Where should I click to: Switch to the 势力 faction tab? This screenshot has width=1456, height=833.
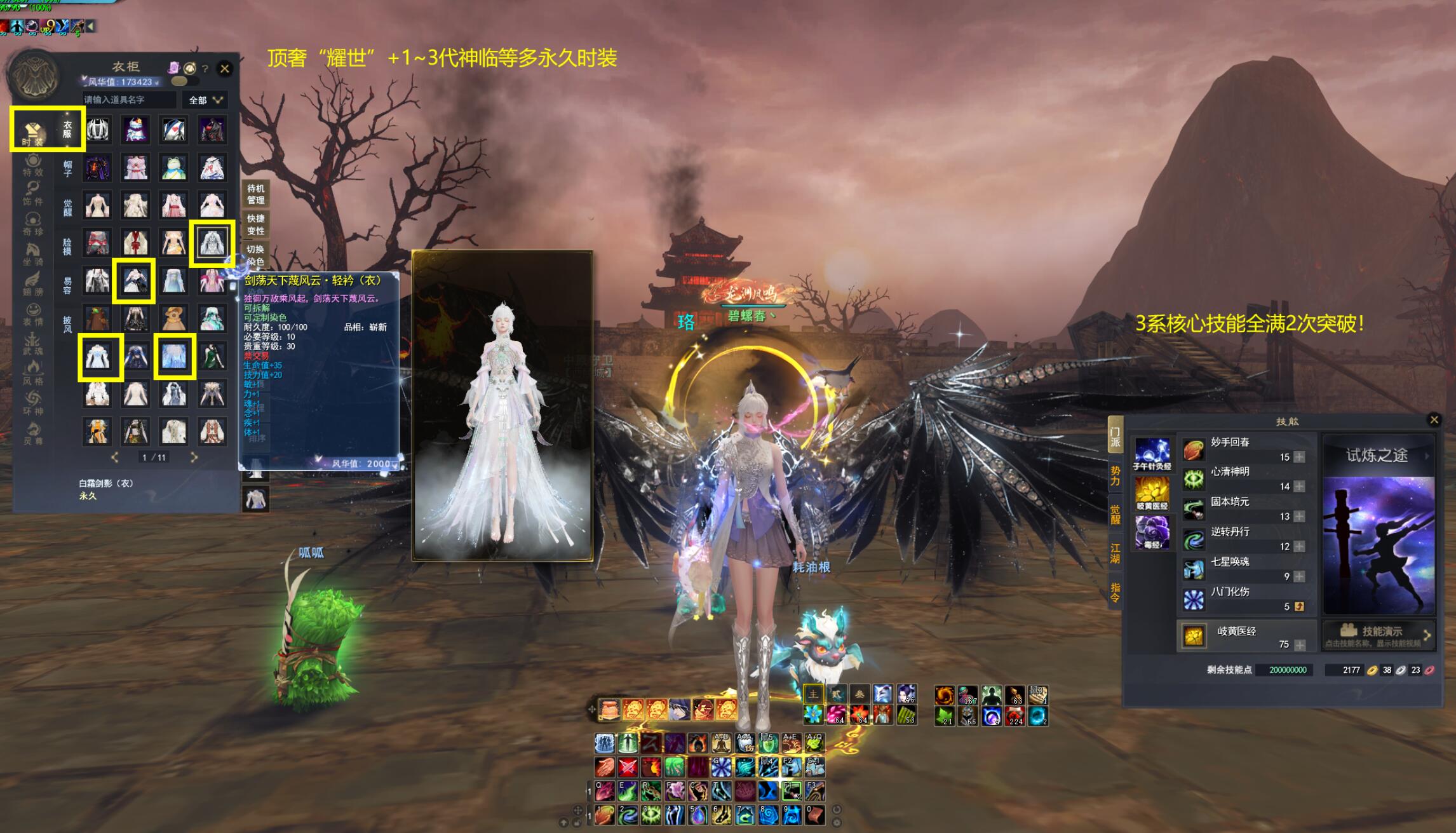click(1115, 475)
